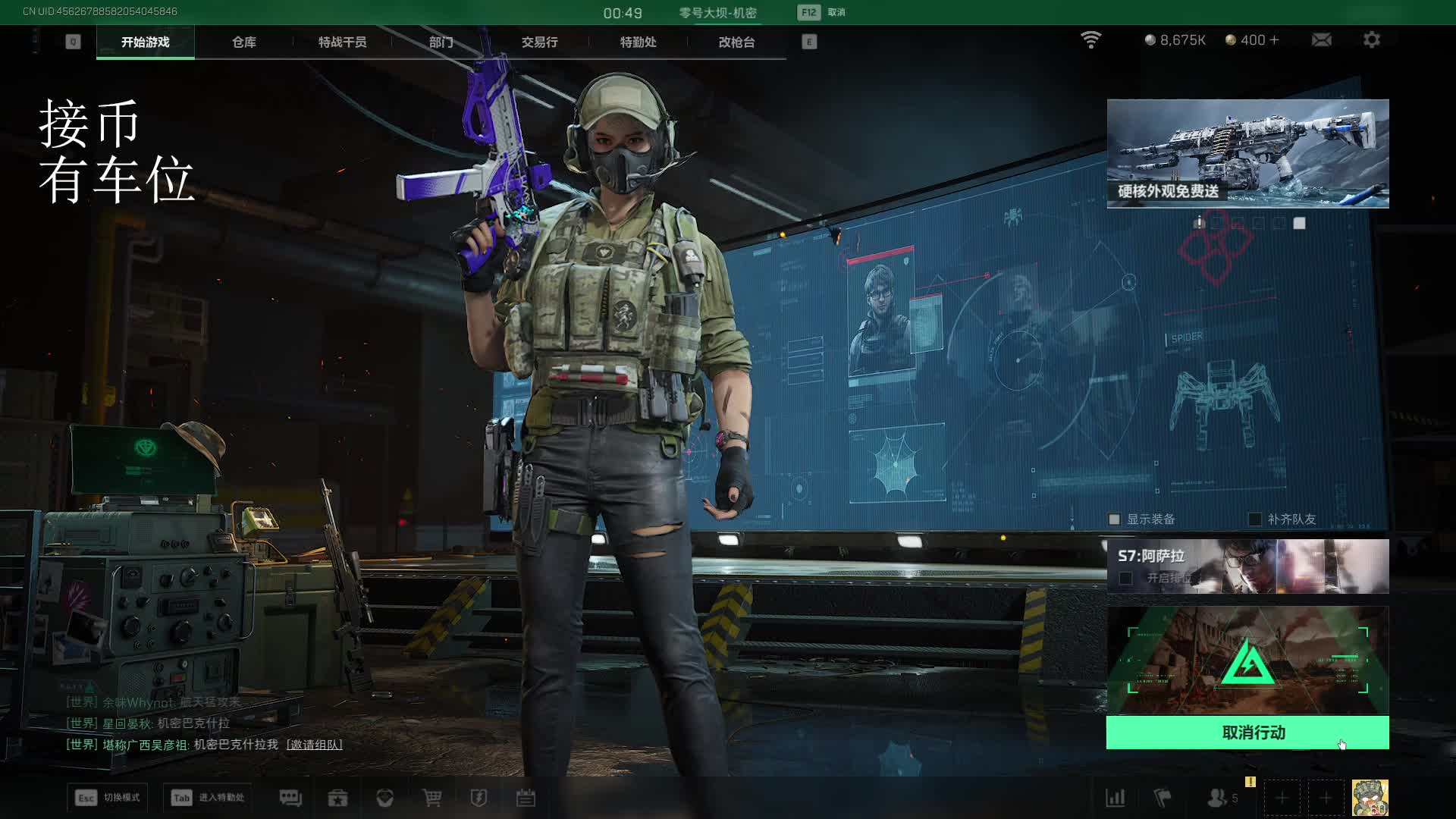Open the 硬核外观免费送 promo banner
Screen dimensions: 1456x819
(1247, 154)
